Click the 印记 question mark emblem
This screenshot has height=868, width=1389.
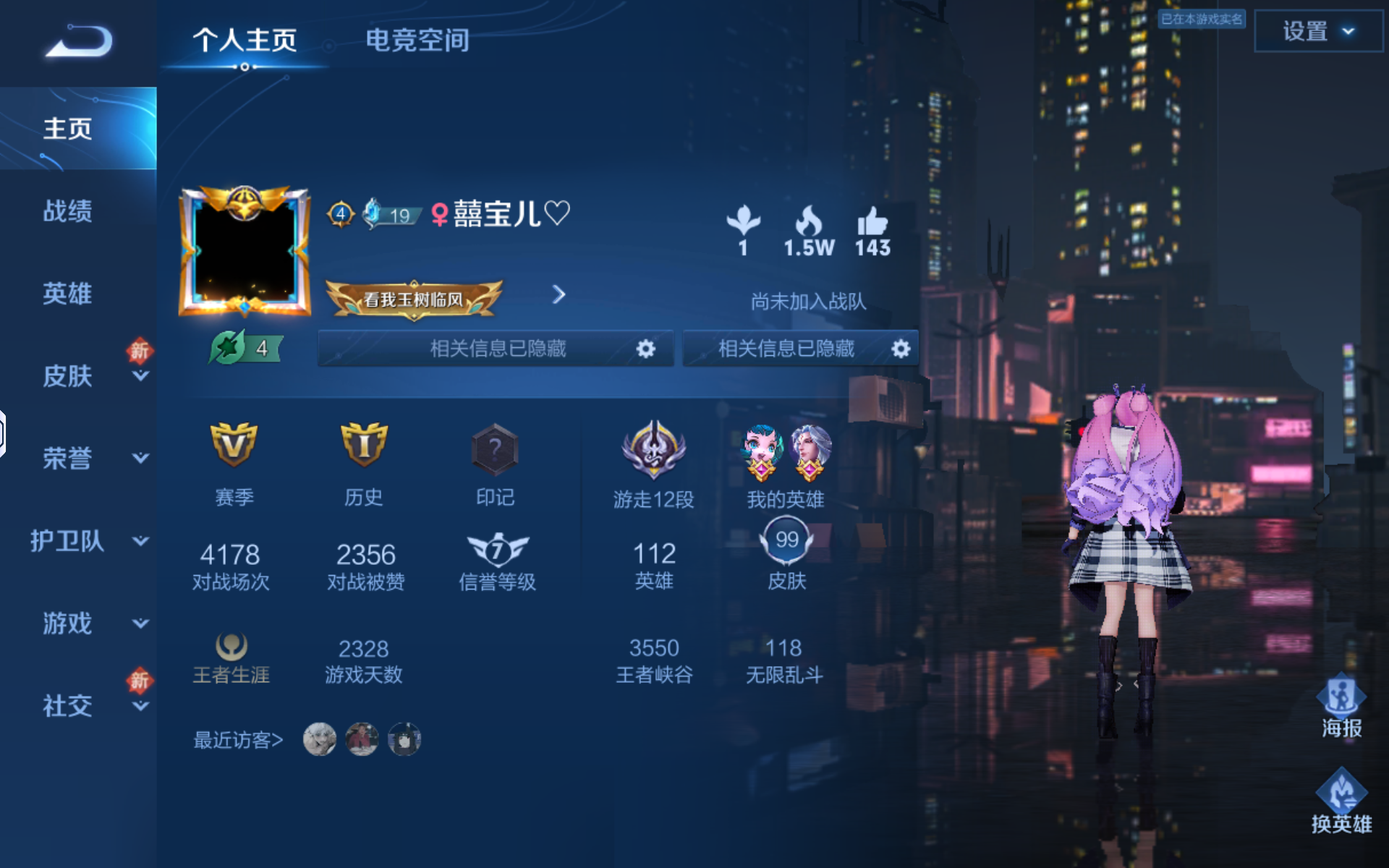tap(495, 450)
